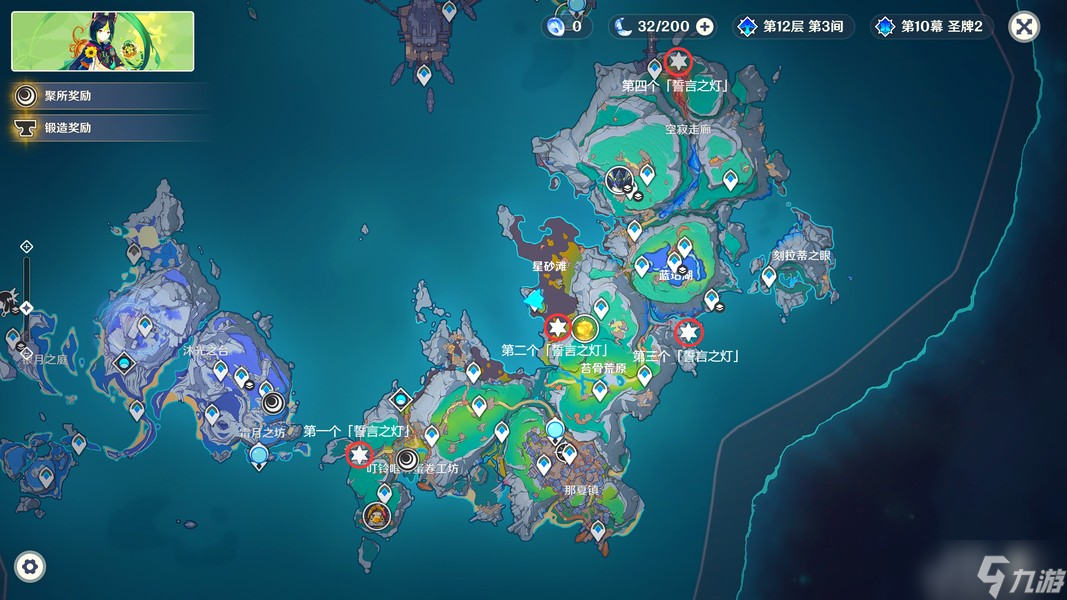Image resolution: width=1067 pixels, height=600 pixels.
Task: Open map settings gear icon
Action: pos(30,567)
